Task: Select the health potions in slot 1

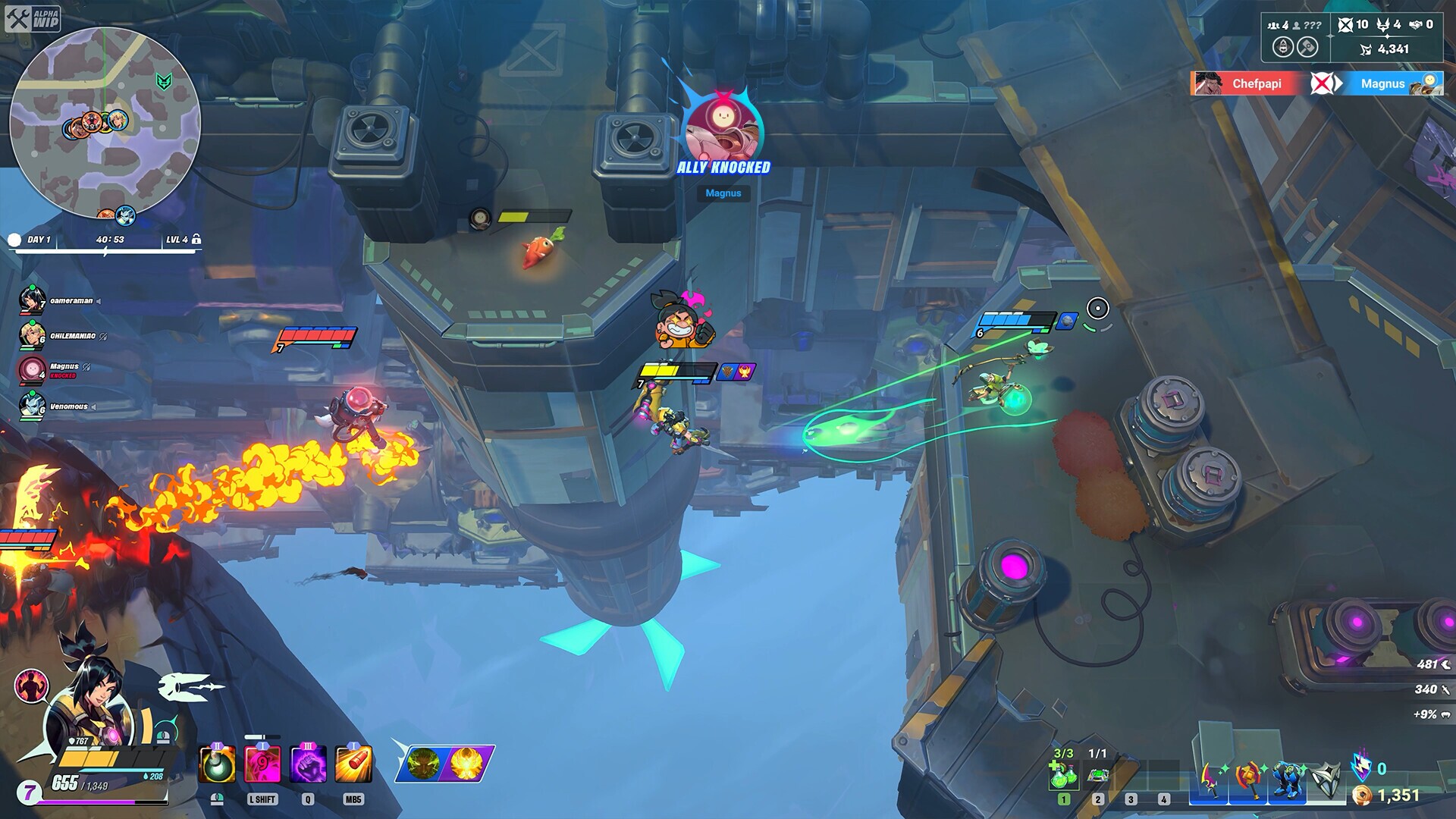Action: [x=1063, y=774]
